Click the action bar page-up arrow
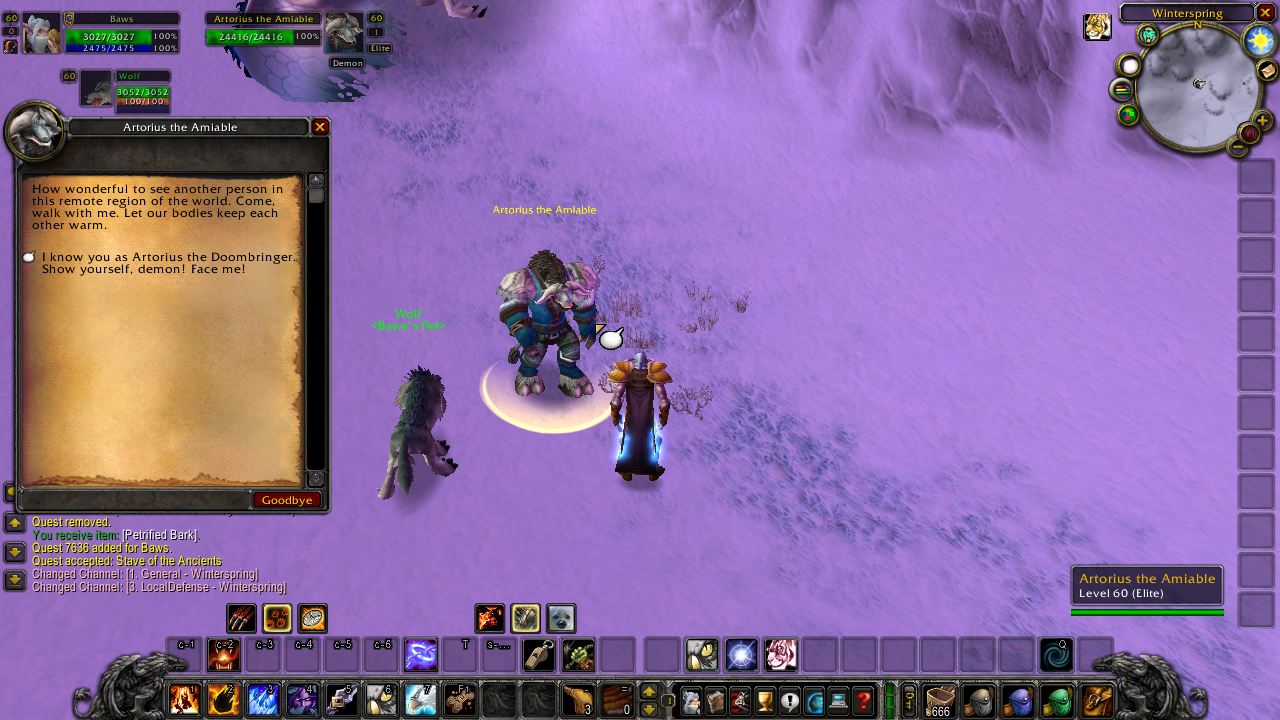1280x720 pixels. click(x=649, y=692)
